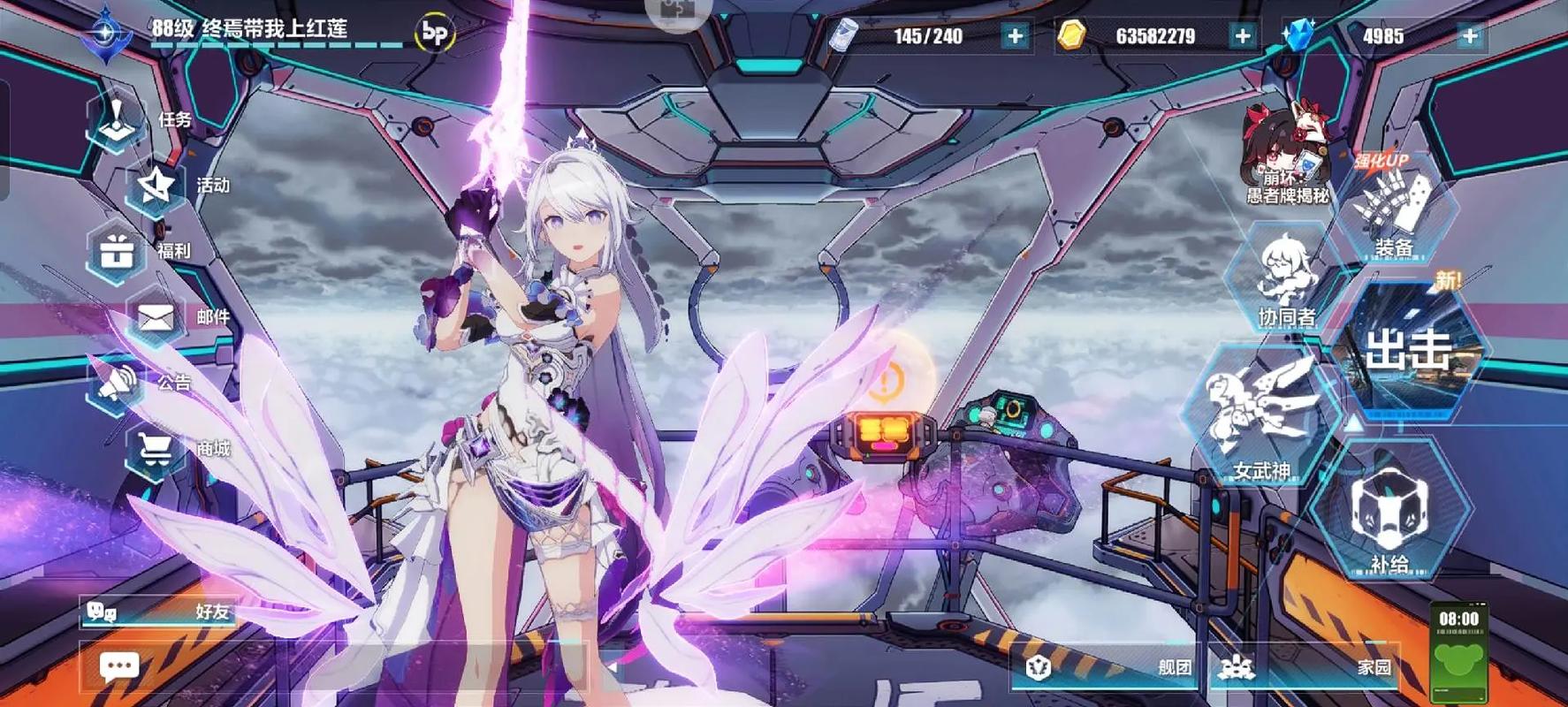Image resolution: width=1568 pixels, height=707 pixels.
Task: Enter the 舰团 armada page
Action: pos(1114,667)
